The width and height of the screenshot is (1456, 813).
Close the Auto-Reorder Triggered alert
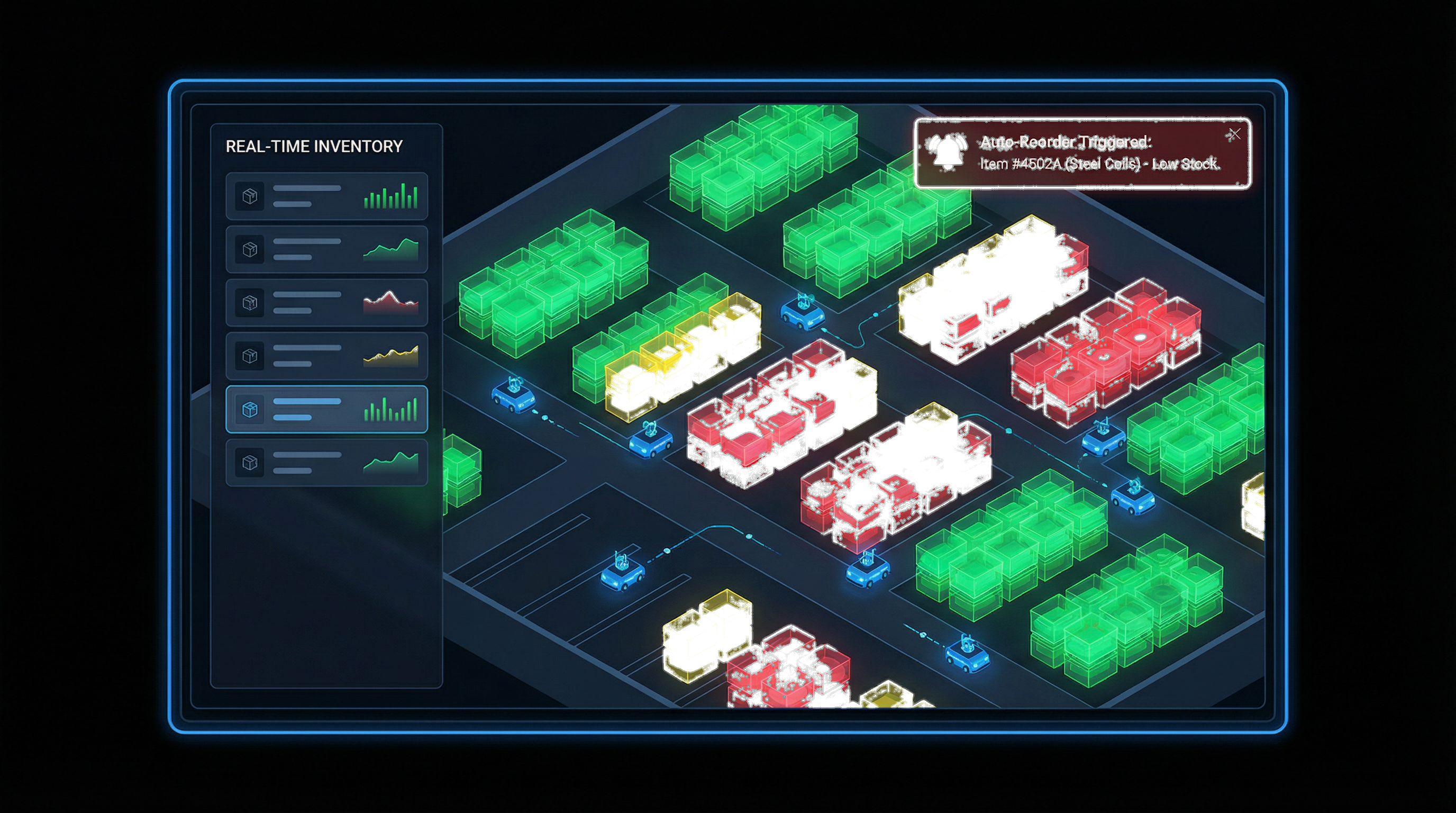point(1234,134)
